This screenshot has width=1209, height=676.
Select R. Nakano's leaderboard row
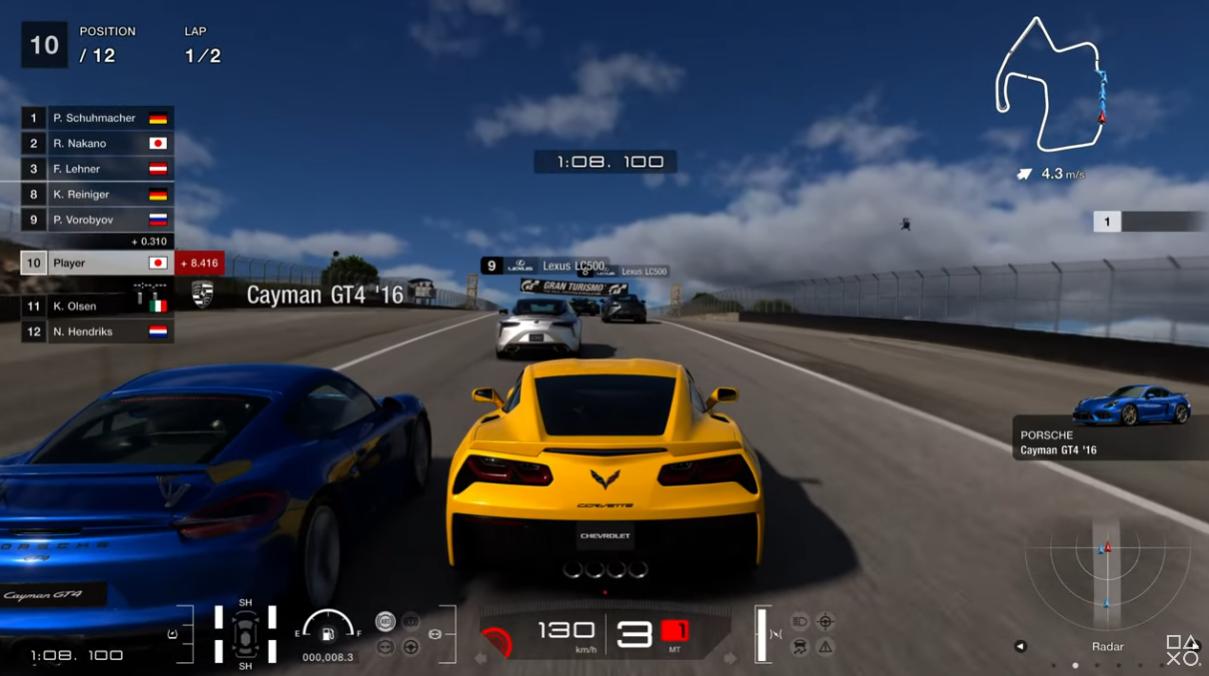(97, 143)
